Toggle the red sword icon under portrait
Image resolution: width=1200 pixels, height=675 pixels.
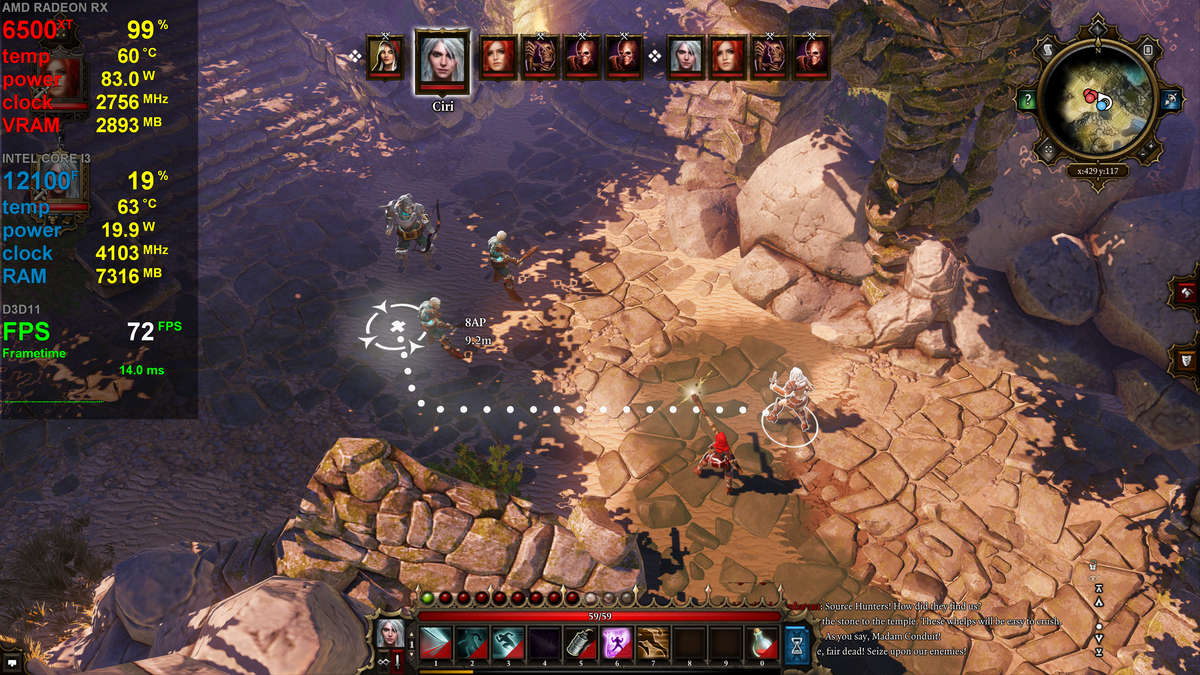(396, 660)
